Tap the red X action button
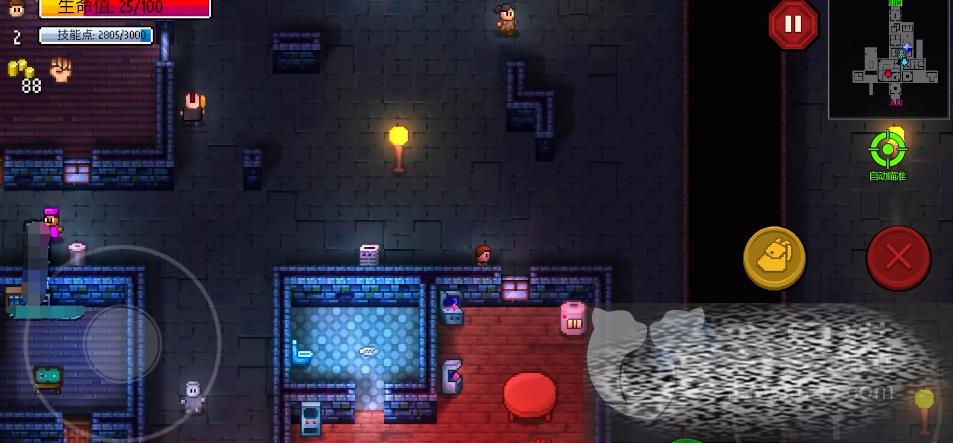 898,258
